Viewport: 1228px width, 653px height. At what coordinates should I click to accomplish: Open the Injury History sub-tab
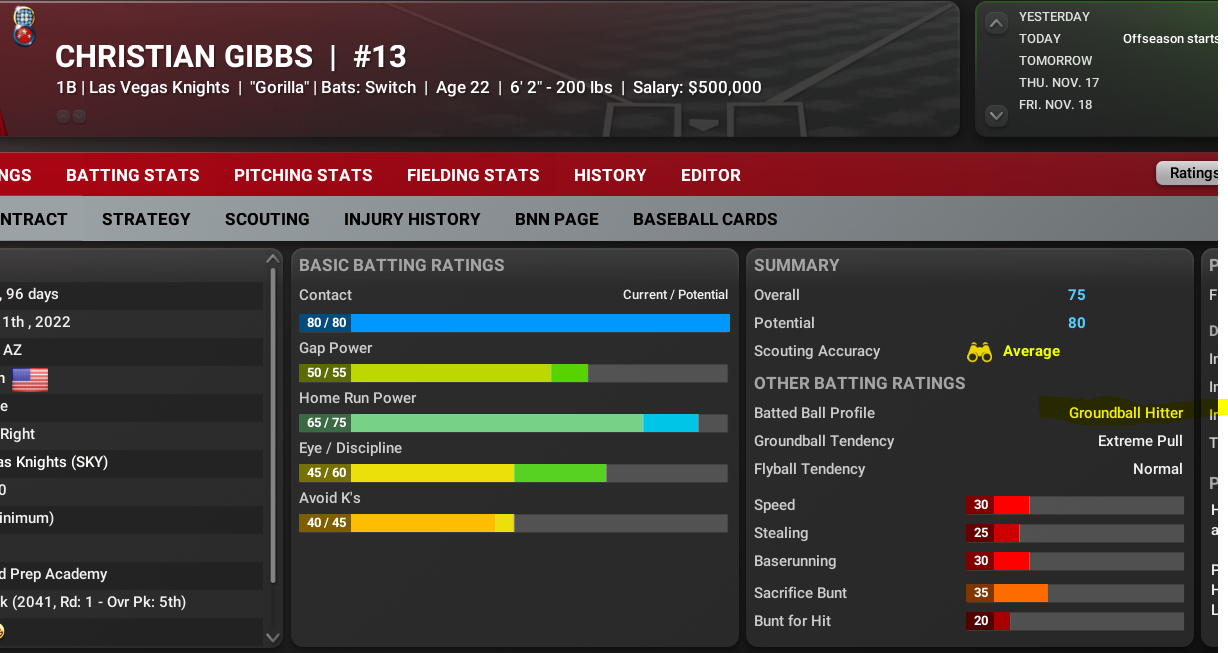click(x=412, y=219)
